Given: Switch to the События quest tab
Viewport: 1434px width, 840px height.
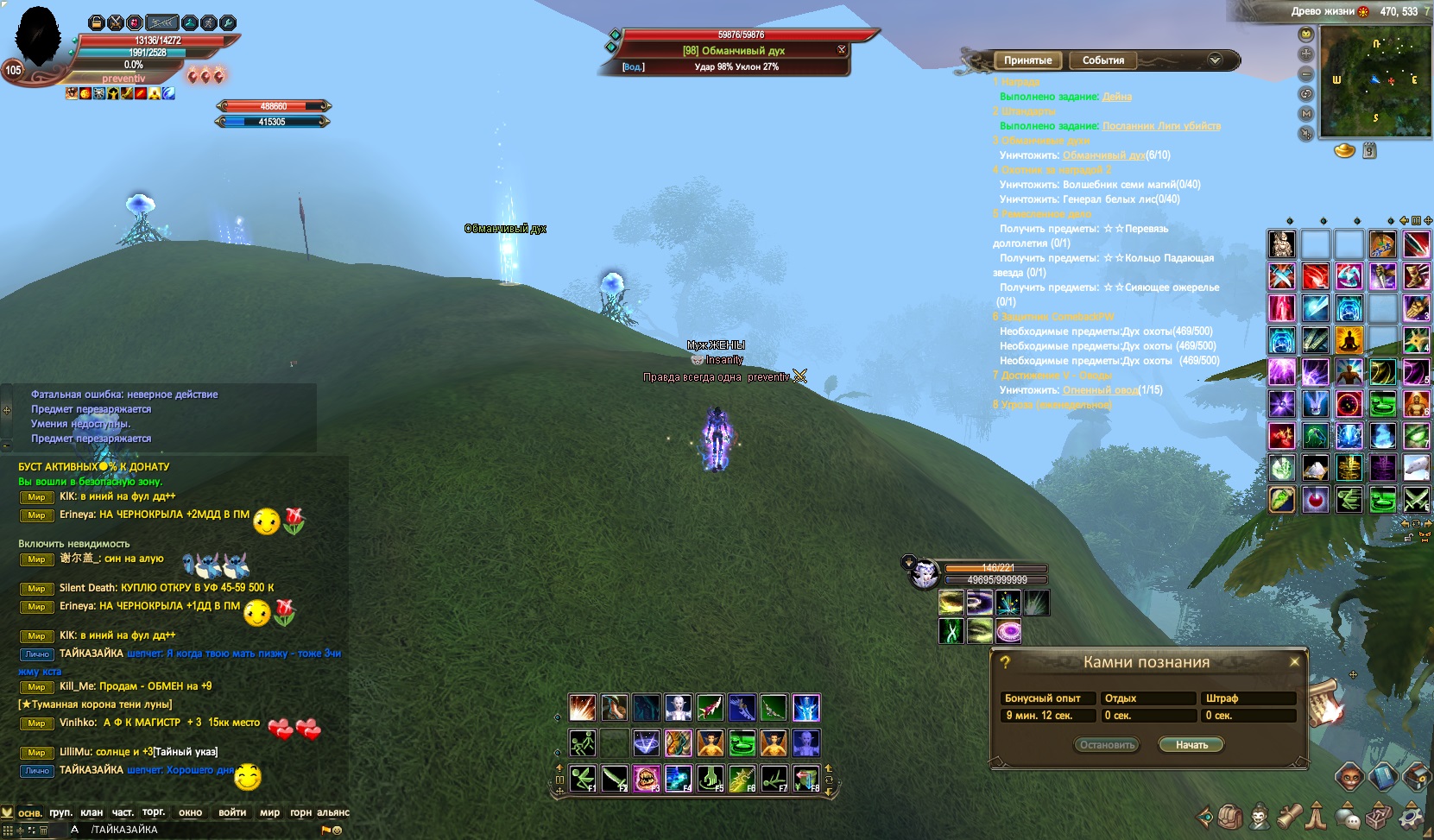Looking at the screenshot, I should (x=1103, y=60).
